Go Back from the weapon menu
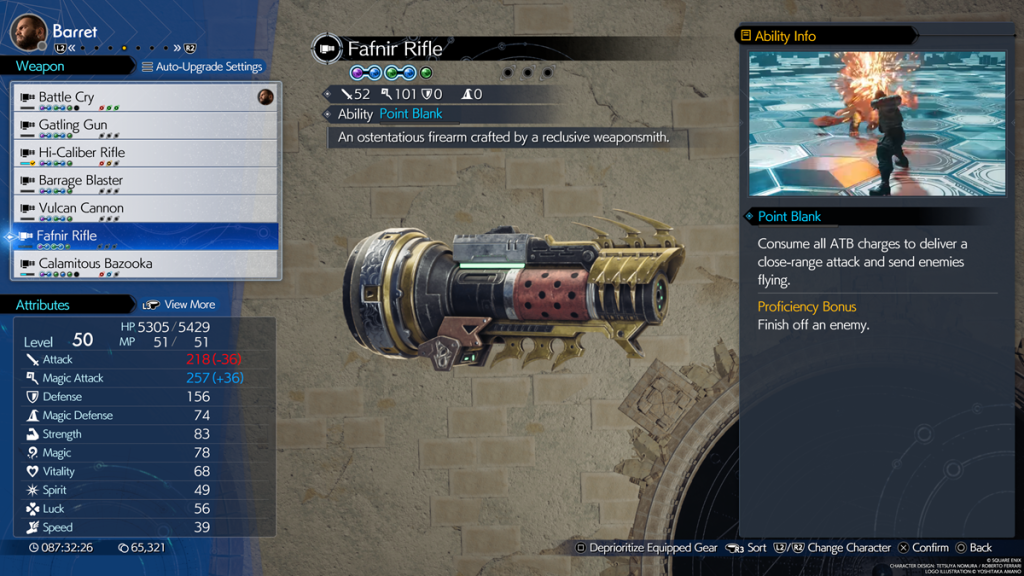 974,548
